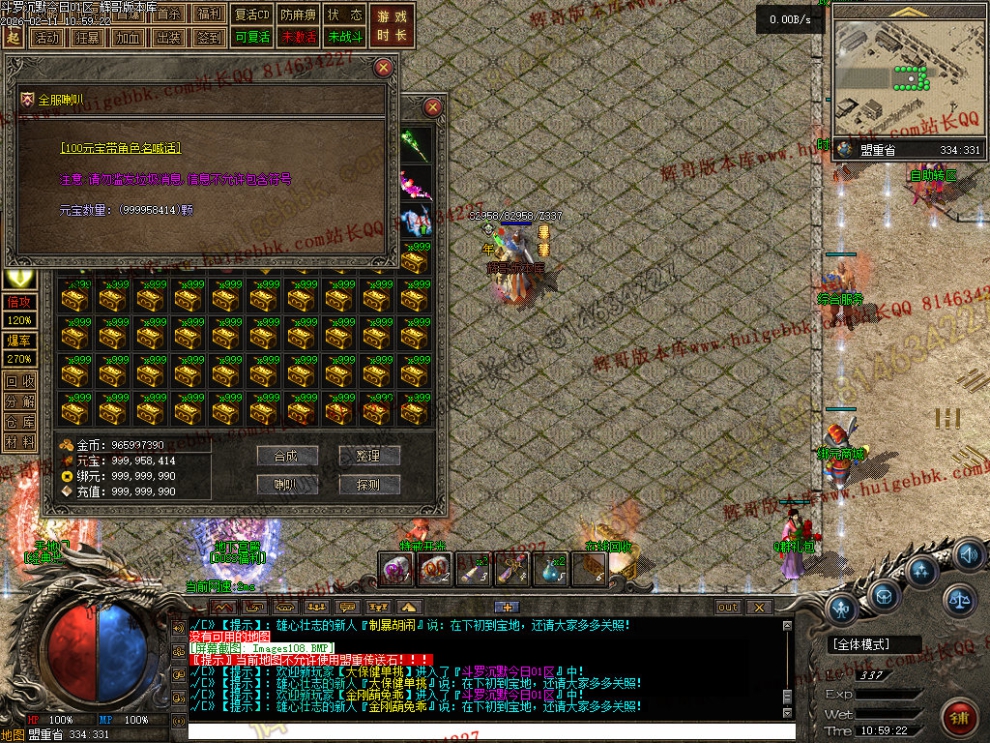Click the chat text input field
This screenshot has height=743, width=990.
tap(490, 731)
